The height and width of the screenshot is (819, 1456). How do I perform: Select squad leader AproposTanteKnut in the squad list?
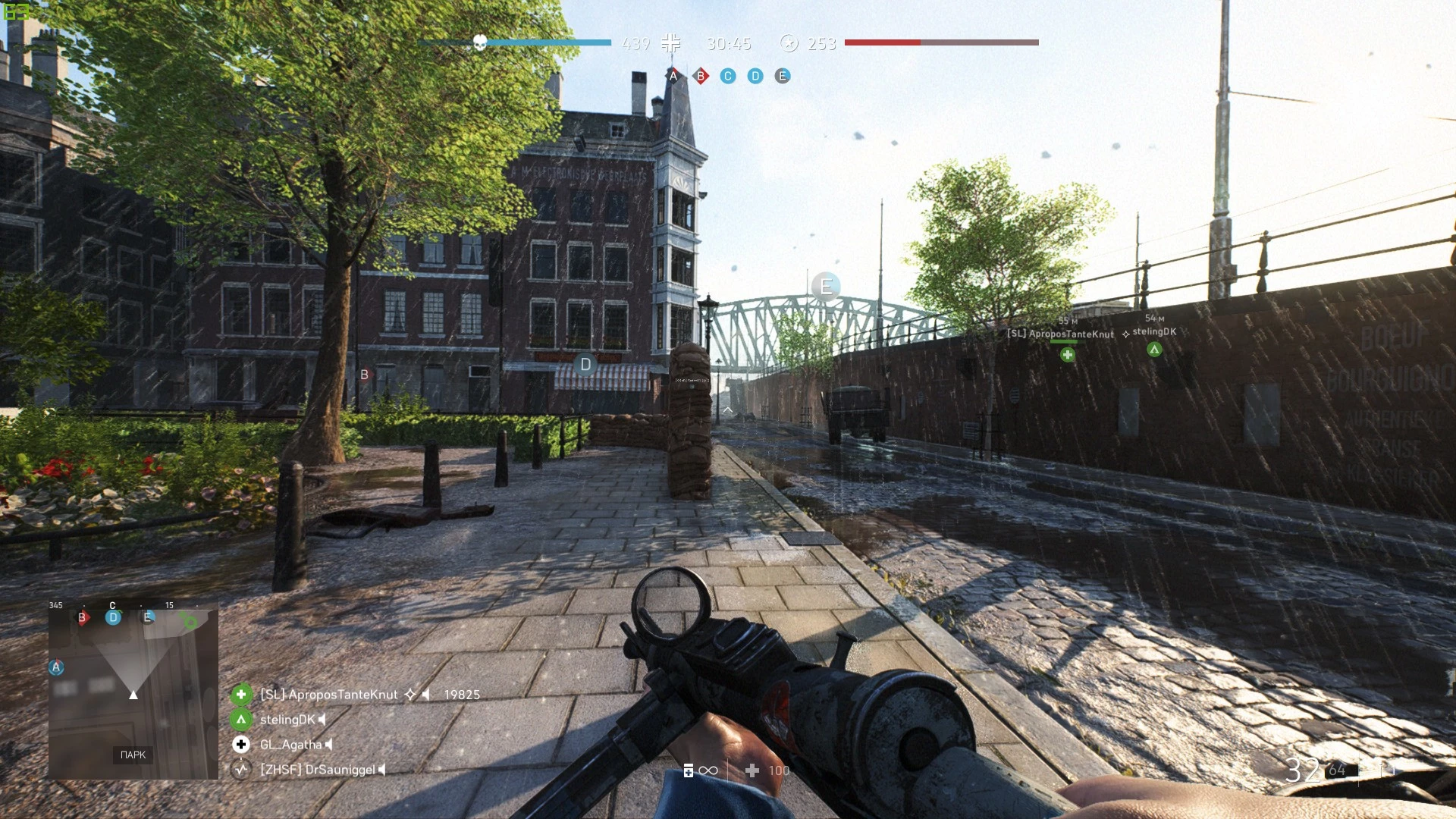coord(328,695)
